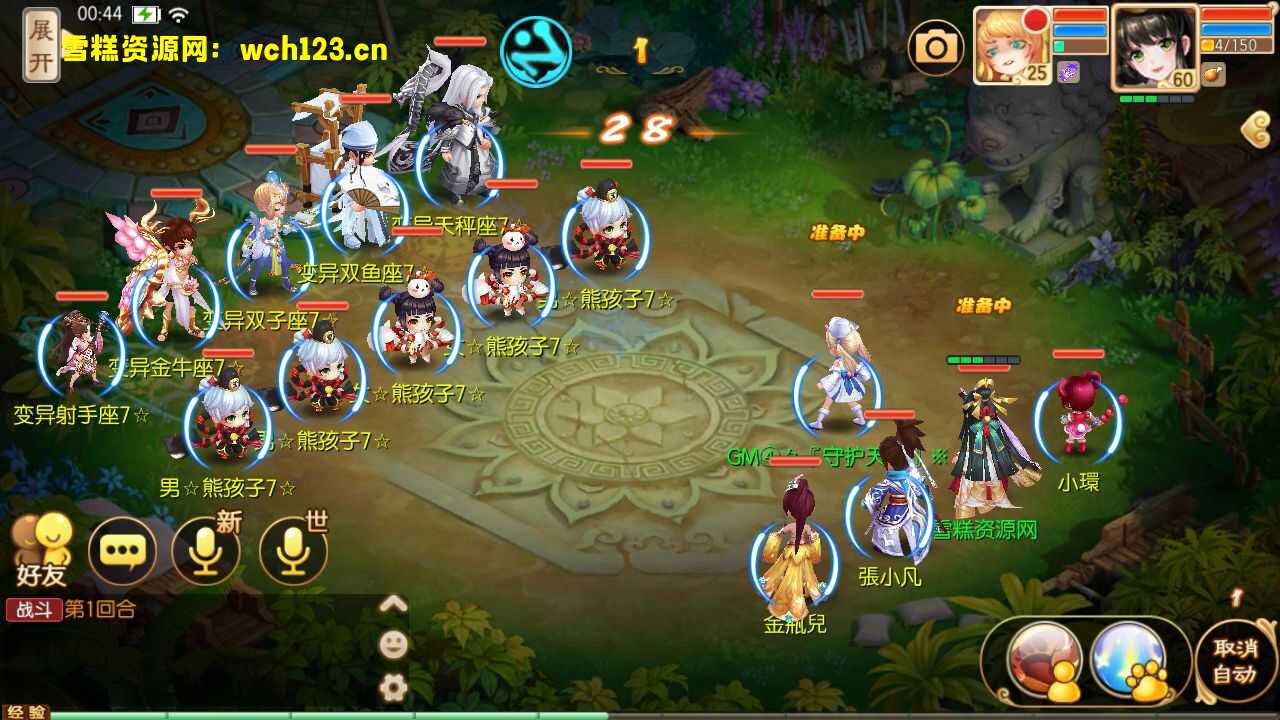The height and width of the screenshot is (720, 1280).
Task: Open the camera screenshot tool
Action: point(937,46)
